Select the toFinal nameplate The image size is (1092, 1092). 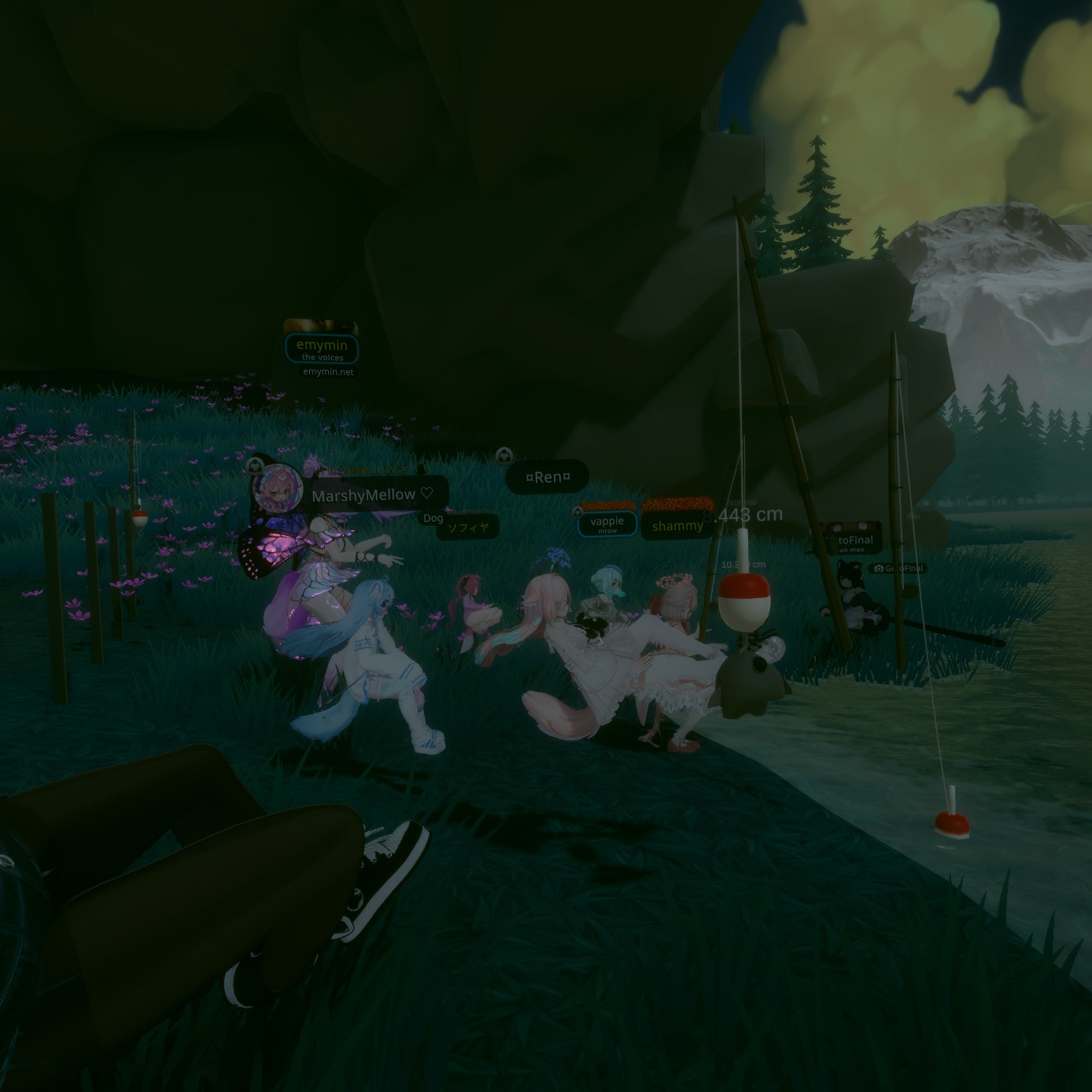click(x=855, y=540)
